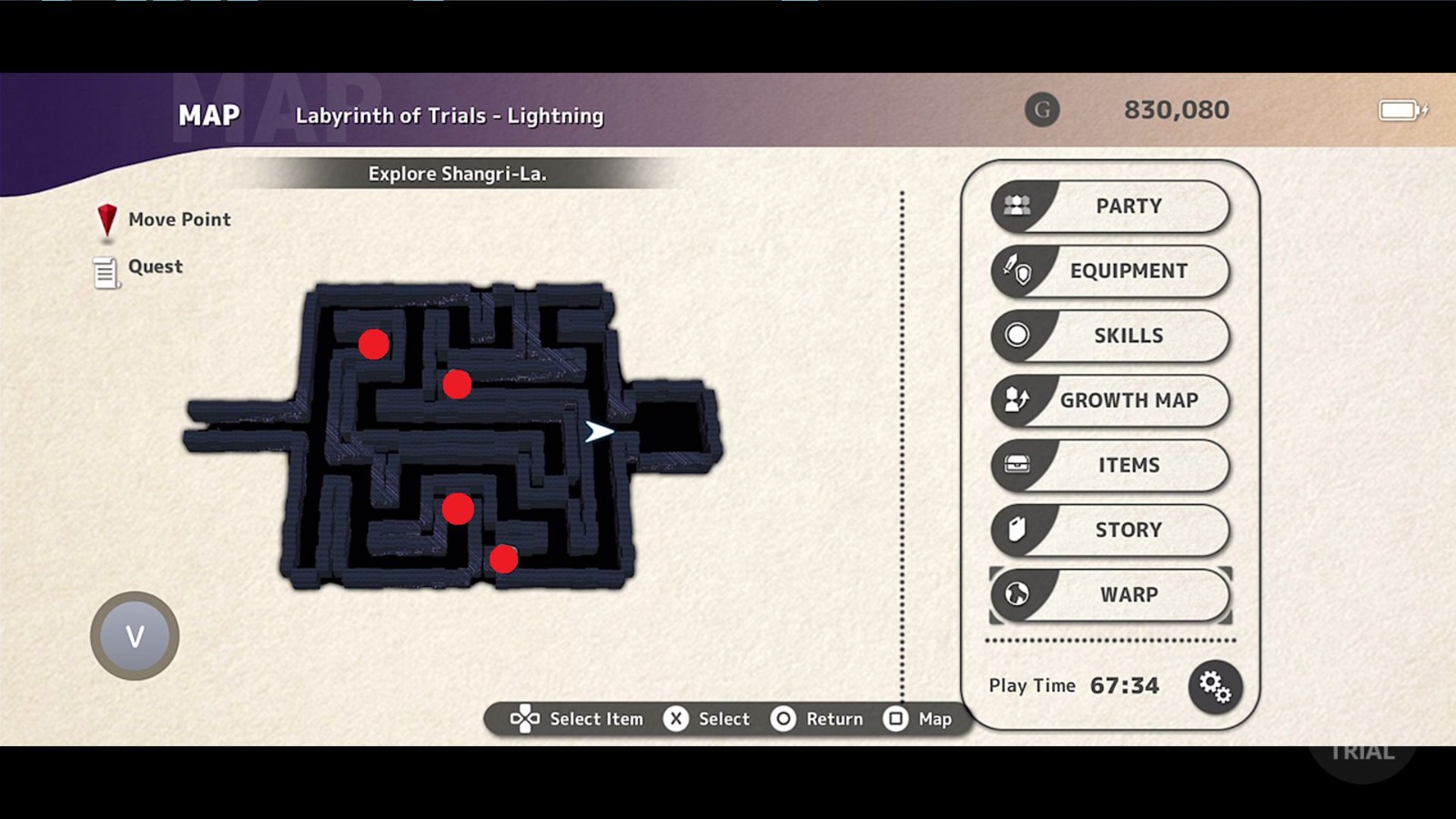This screenshot has height=819, width=1456.
Task: Click the Items treasure chest icon
Action: tap(1016, 465)
